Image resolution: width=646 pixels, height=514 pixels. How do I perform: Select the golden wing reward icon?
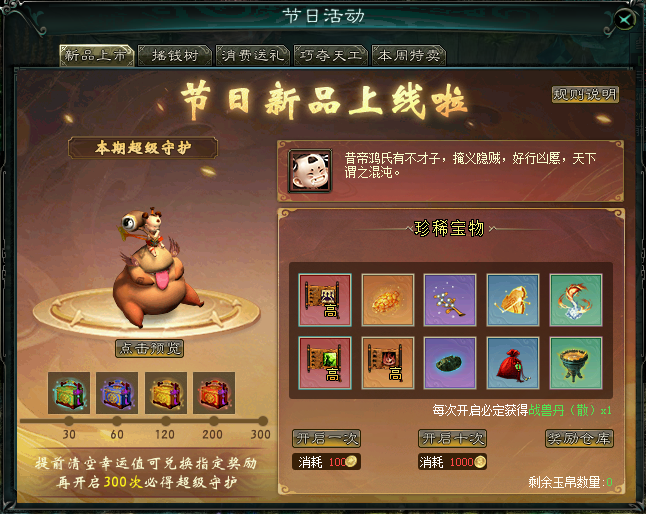(513, 300)
